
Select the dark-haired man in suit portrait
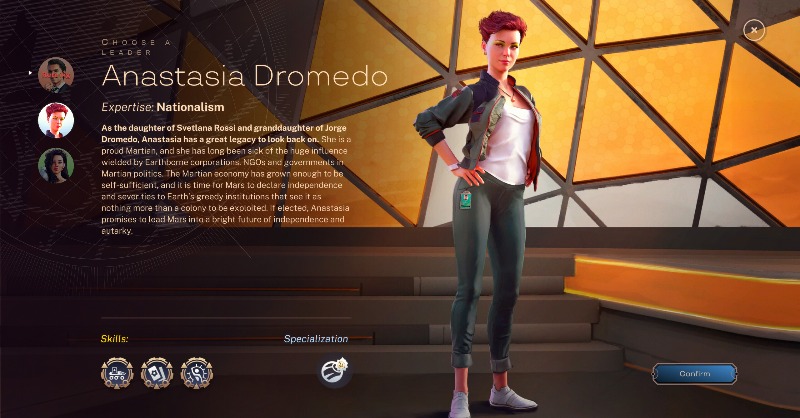click(x=56, y=75)
